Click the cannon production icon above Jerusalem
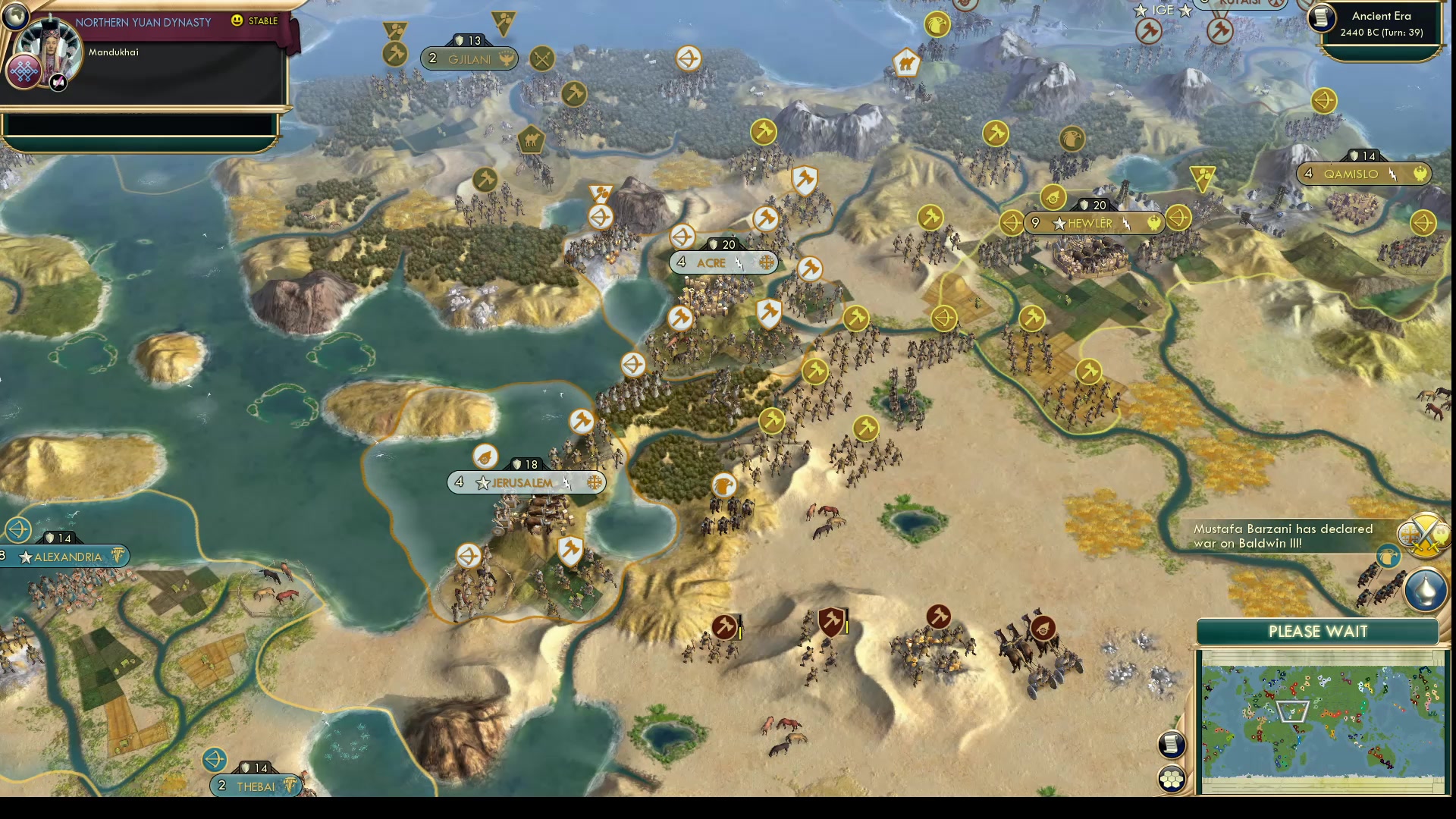1456x819 pixels. click(486, 458)
